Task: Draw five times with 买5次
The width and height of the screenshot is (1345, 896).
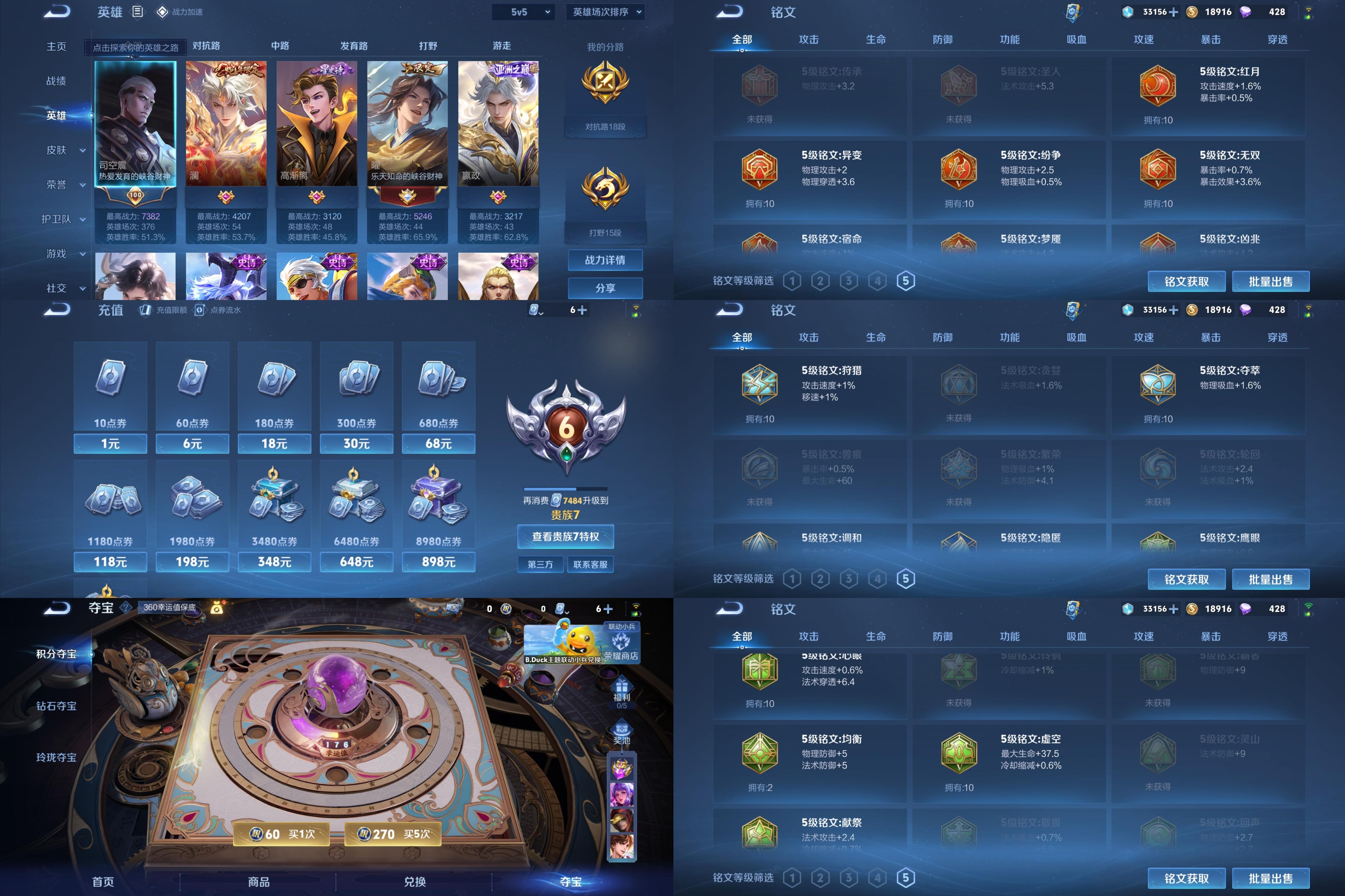Action: pyautogui.click(x=393, y=834)
